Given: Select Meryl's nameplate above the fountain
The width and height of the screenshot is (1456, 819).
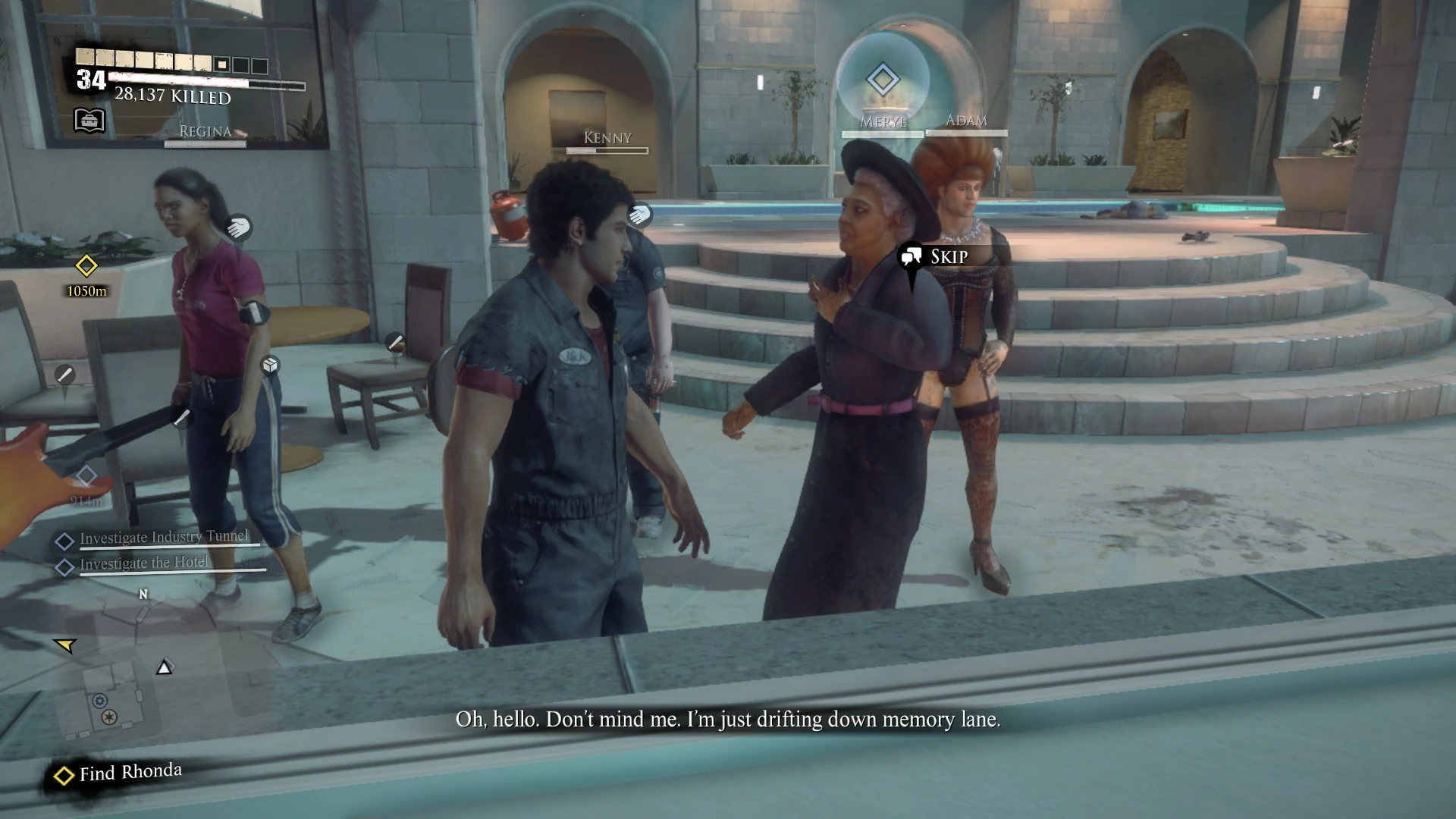Looking at the screenshot, I should coord(882,122).
